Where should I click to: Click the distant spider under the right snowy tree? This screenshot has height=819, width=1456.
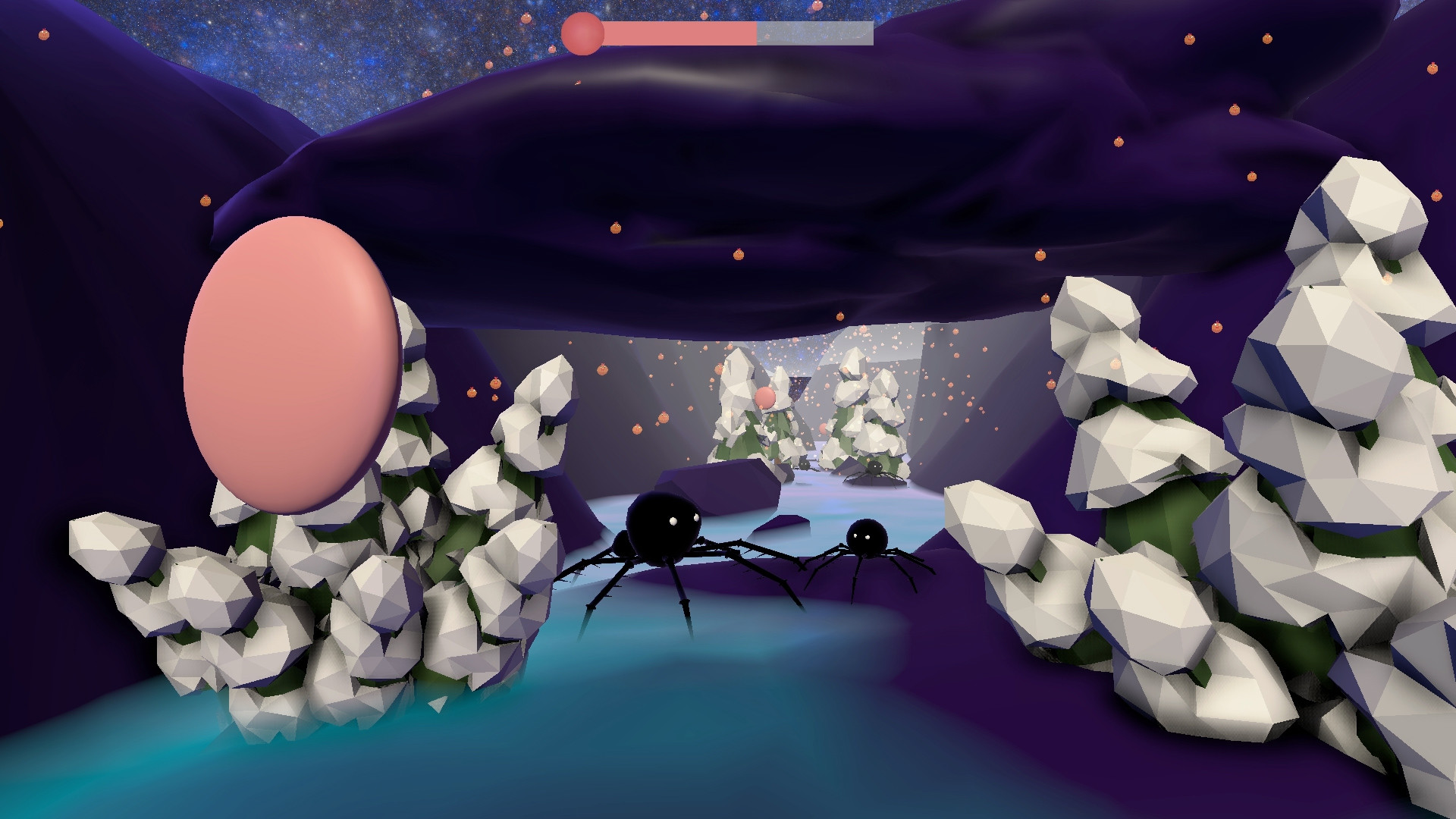[874, 468]
